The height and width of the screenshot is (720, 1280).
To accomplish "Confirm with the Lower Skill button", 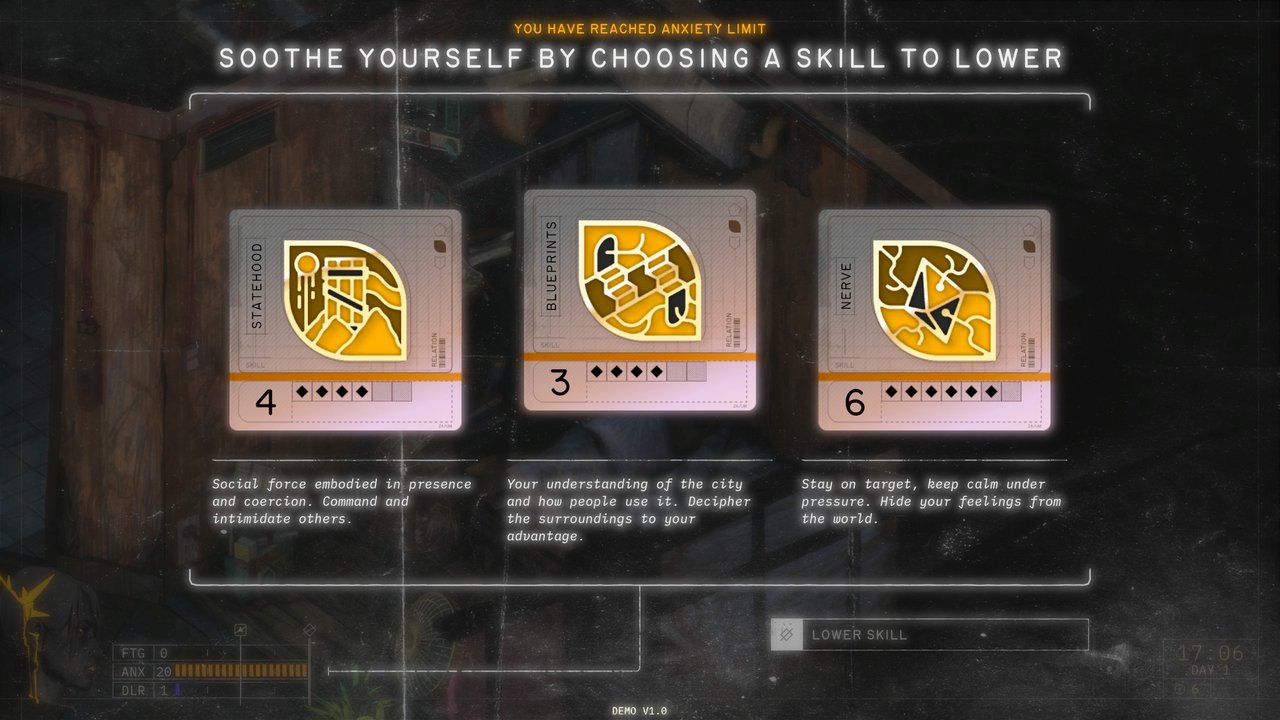I will [929, 635].
